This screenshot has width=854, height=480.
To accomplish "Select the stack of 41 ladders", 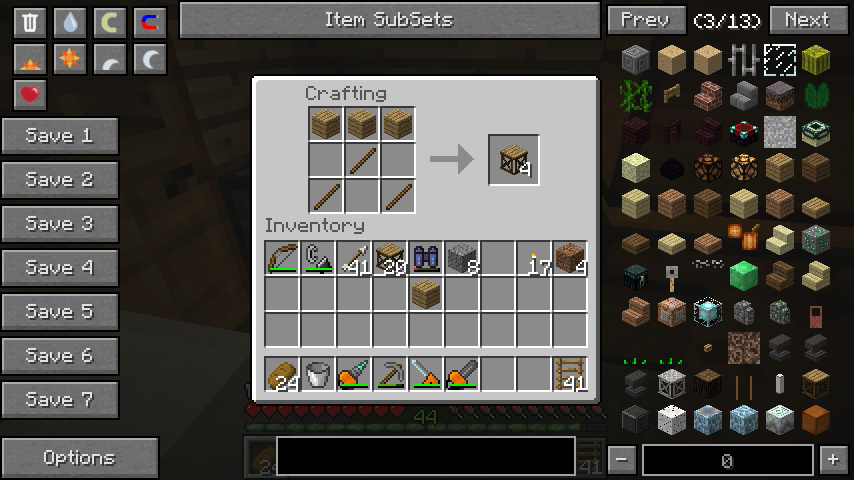I will tap(570, 374).
